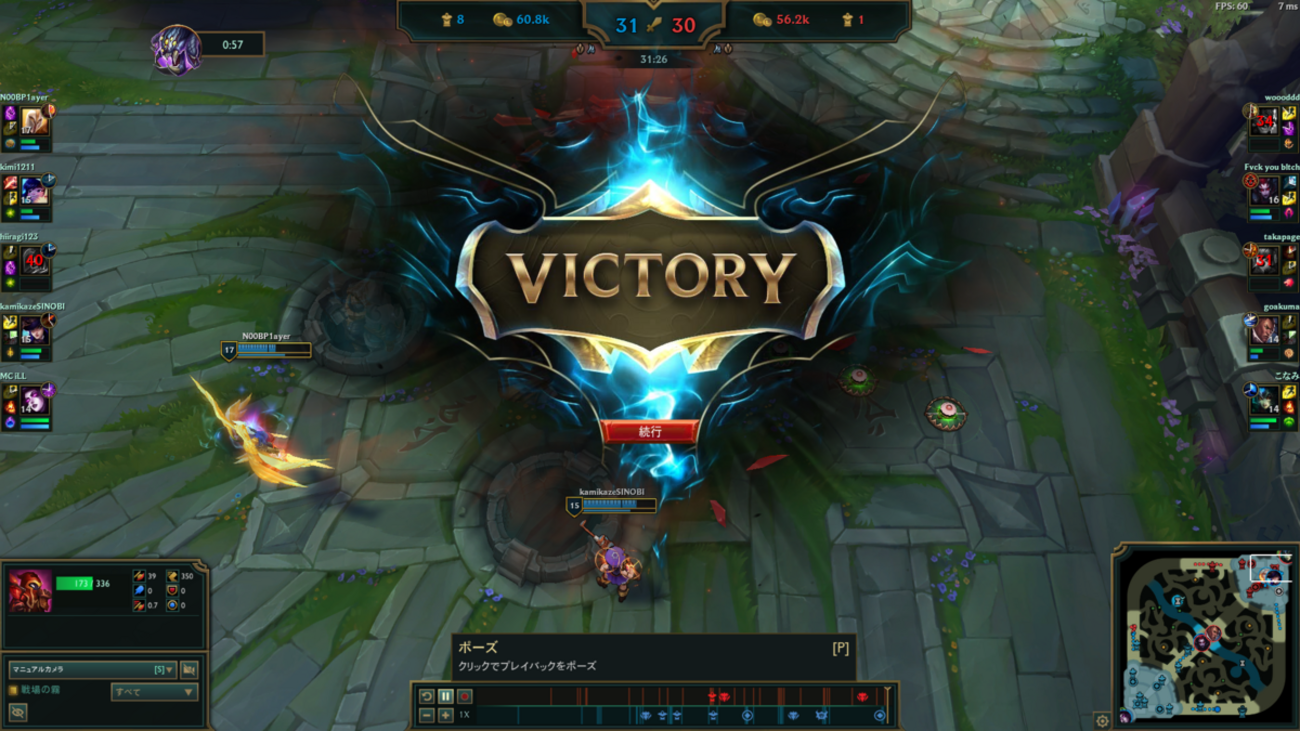
Task: Increase playback speed with the plus button
Action: coord(446,716)
